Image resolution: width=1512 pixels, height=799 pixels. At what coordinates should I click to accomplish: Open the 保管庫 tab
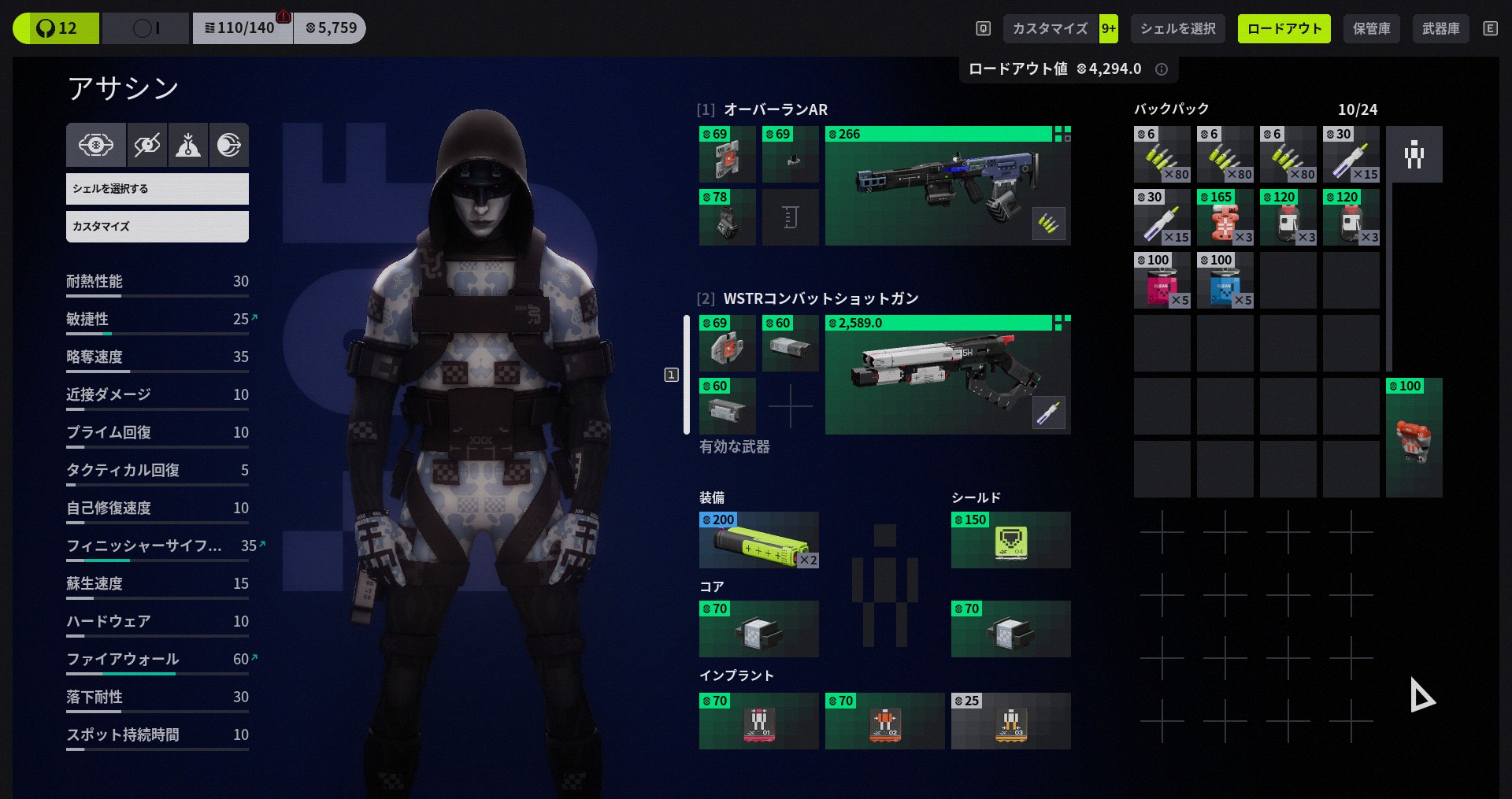coord(1371,29)
